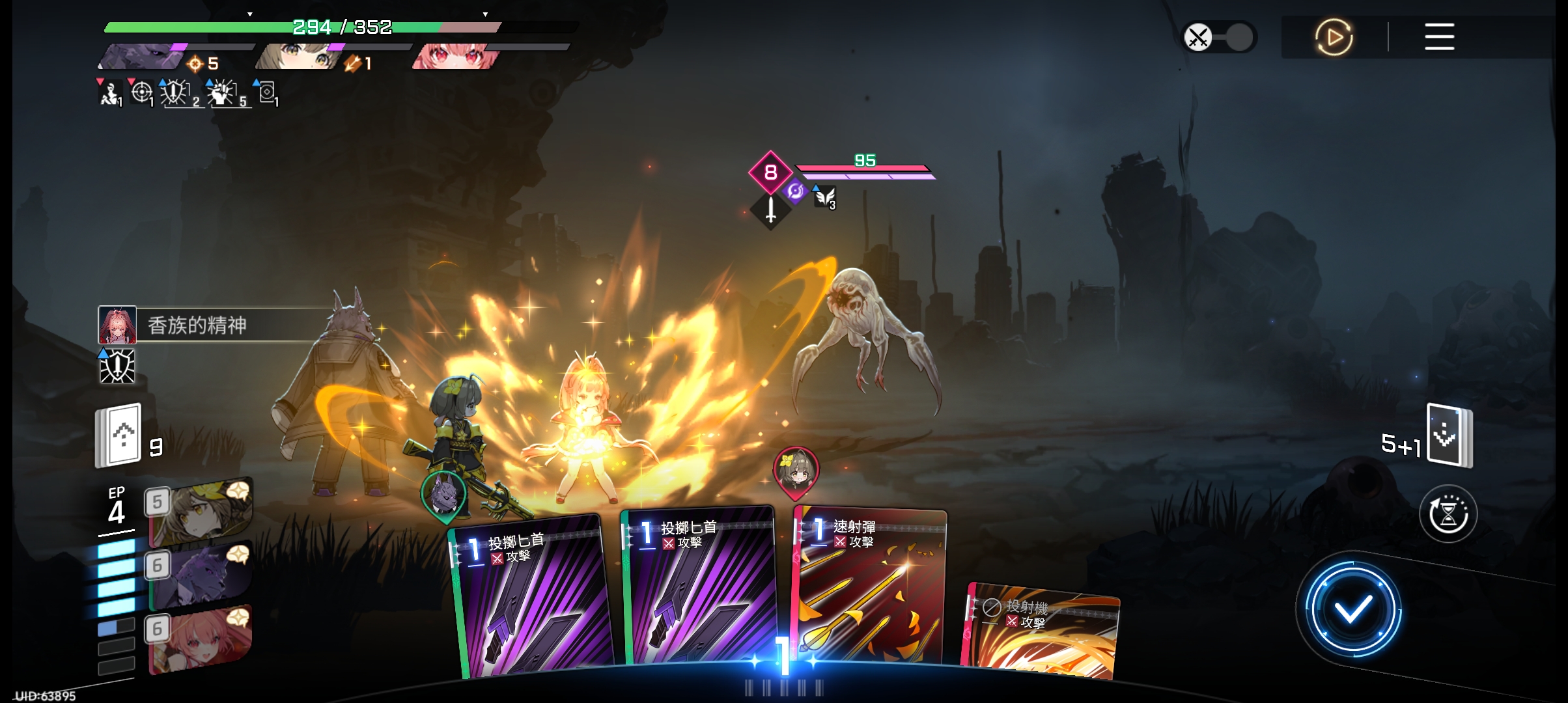Open the discard pile showing 5+1
1568x703 pixels.
coord(1449,436)
